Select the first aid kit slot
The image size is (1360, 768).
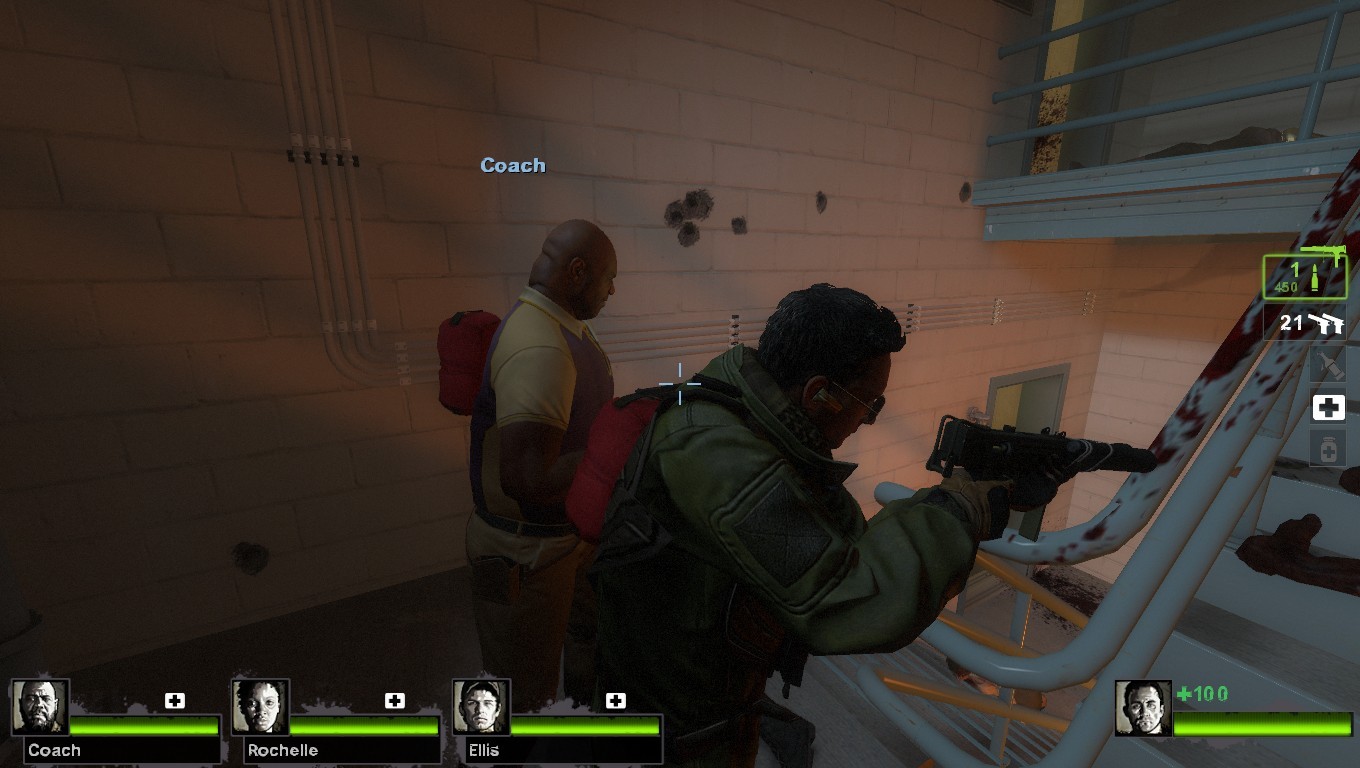click(1330, 407)
